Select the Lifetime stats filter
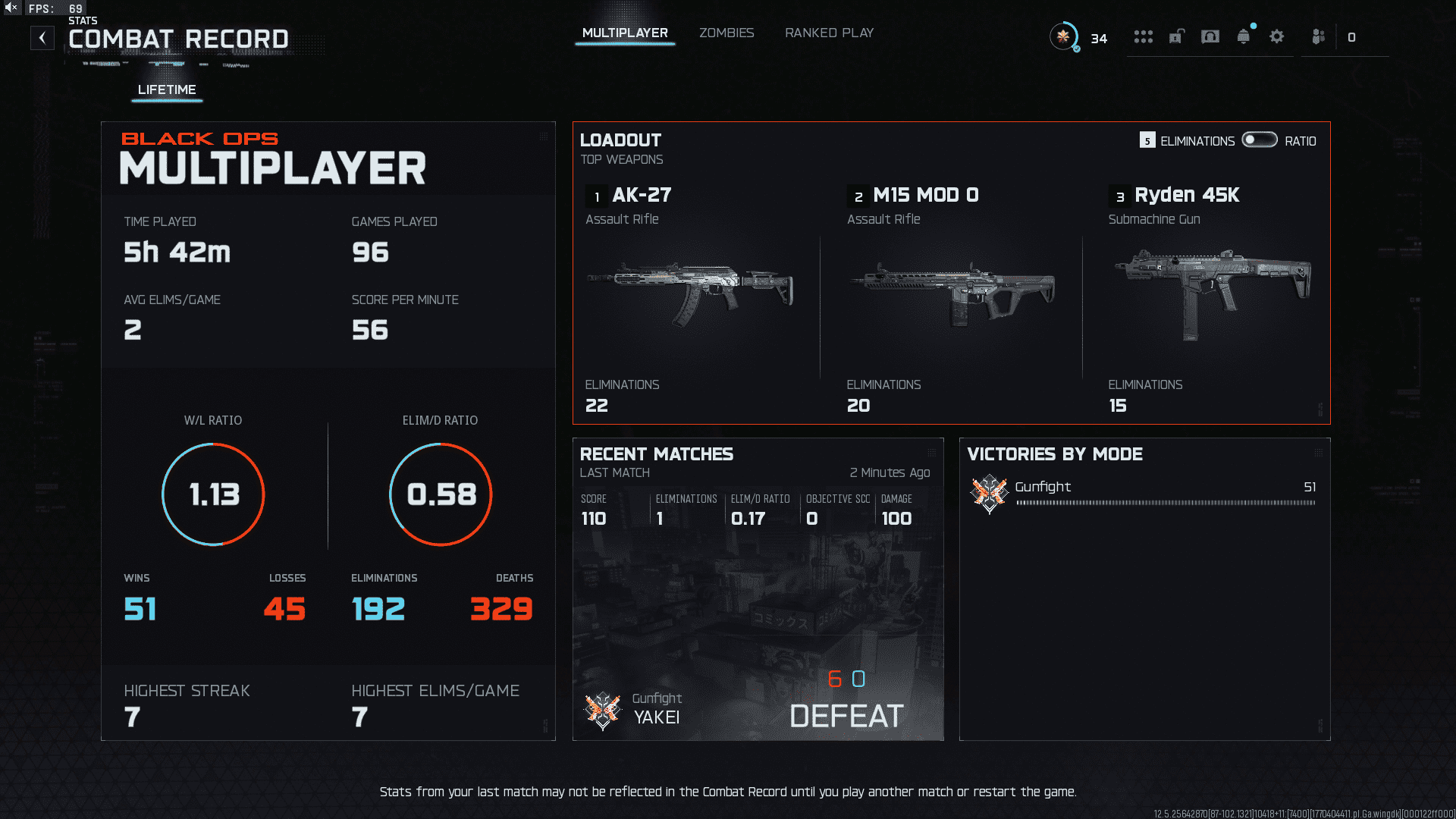This screenshot has height=819, width=1456. coord(166,89)
